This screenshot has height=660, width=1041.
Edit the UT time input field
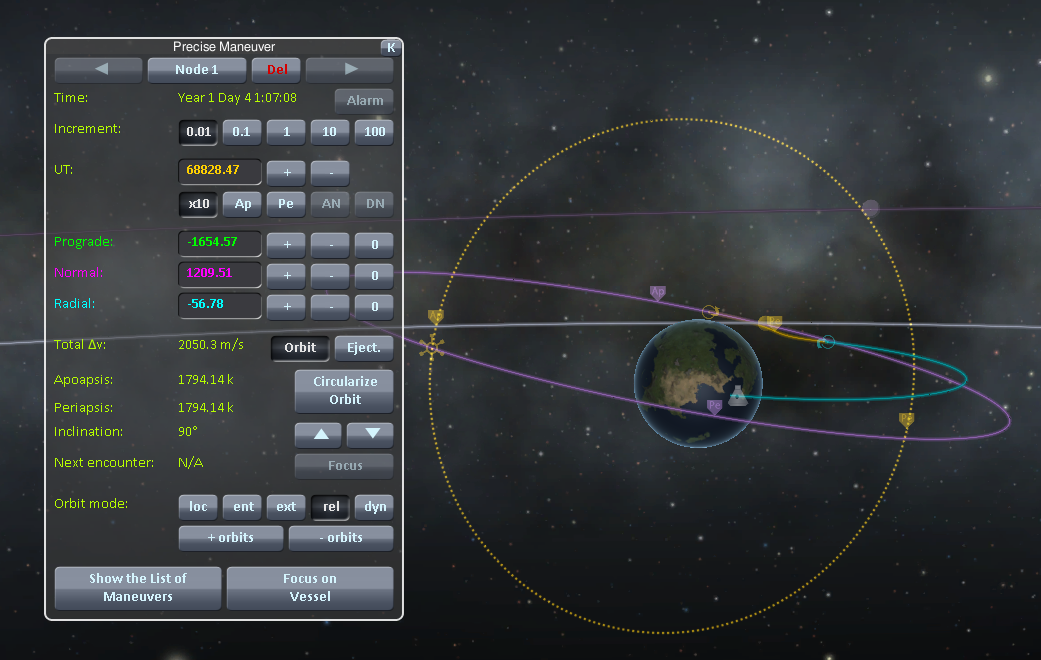point(220,171)
